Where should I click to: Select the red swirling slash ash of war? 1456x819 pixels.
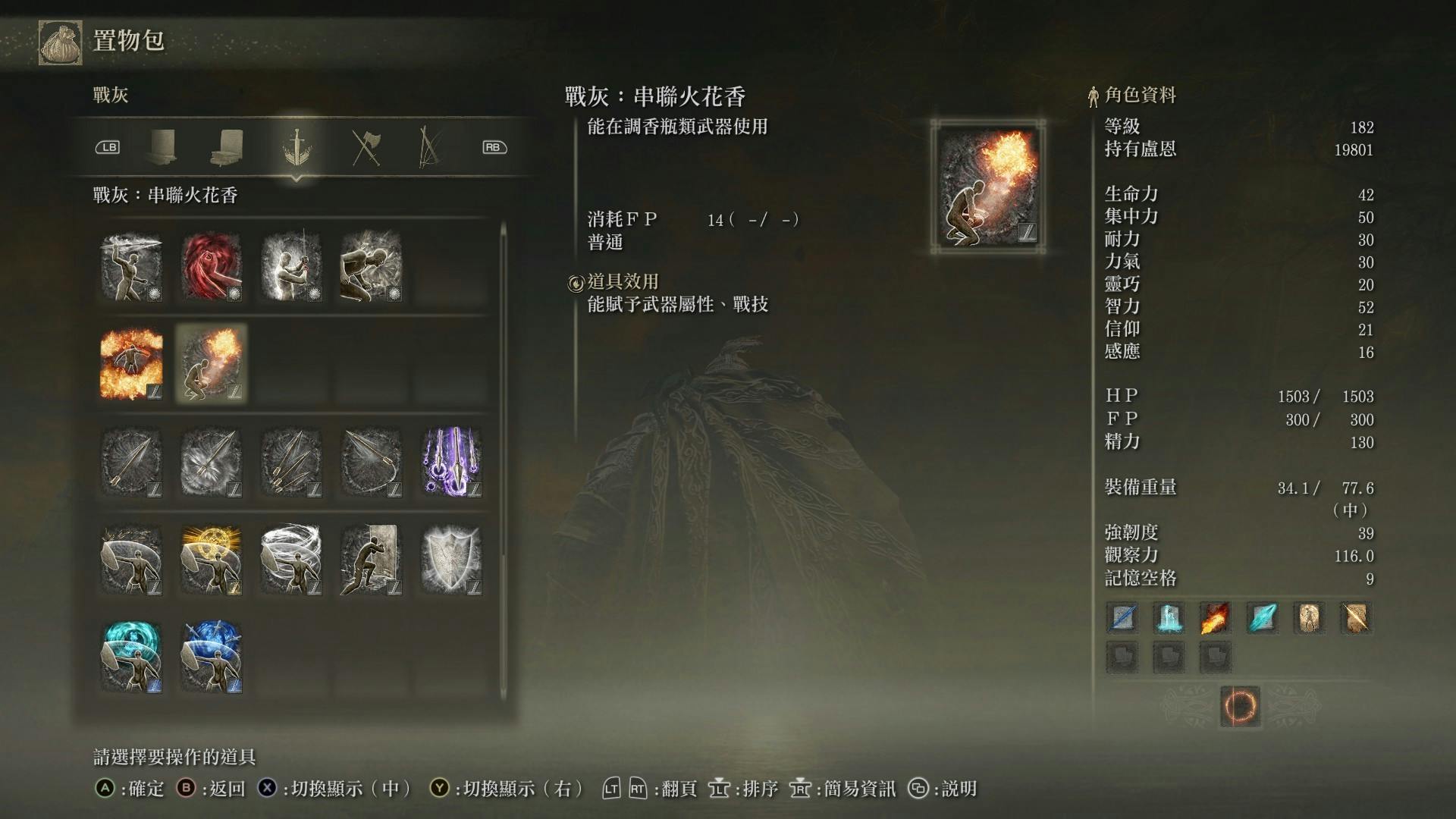point(212,267)
